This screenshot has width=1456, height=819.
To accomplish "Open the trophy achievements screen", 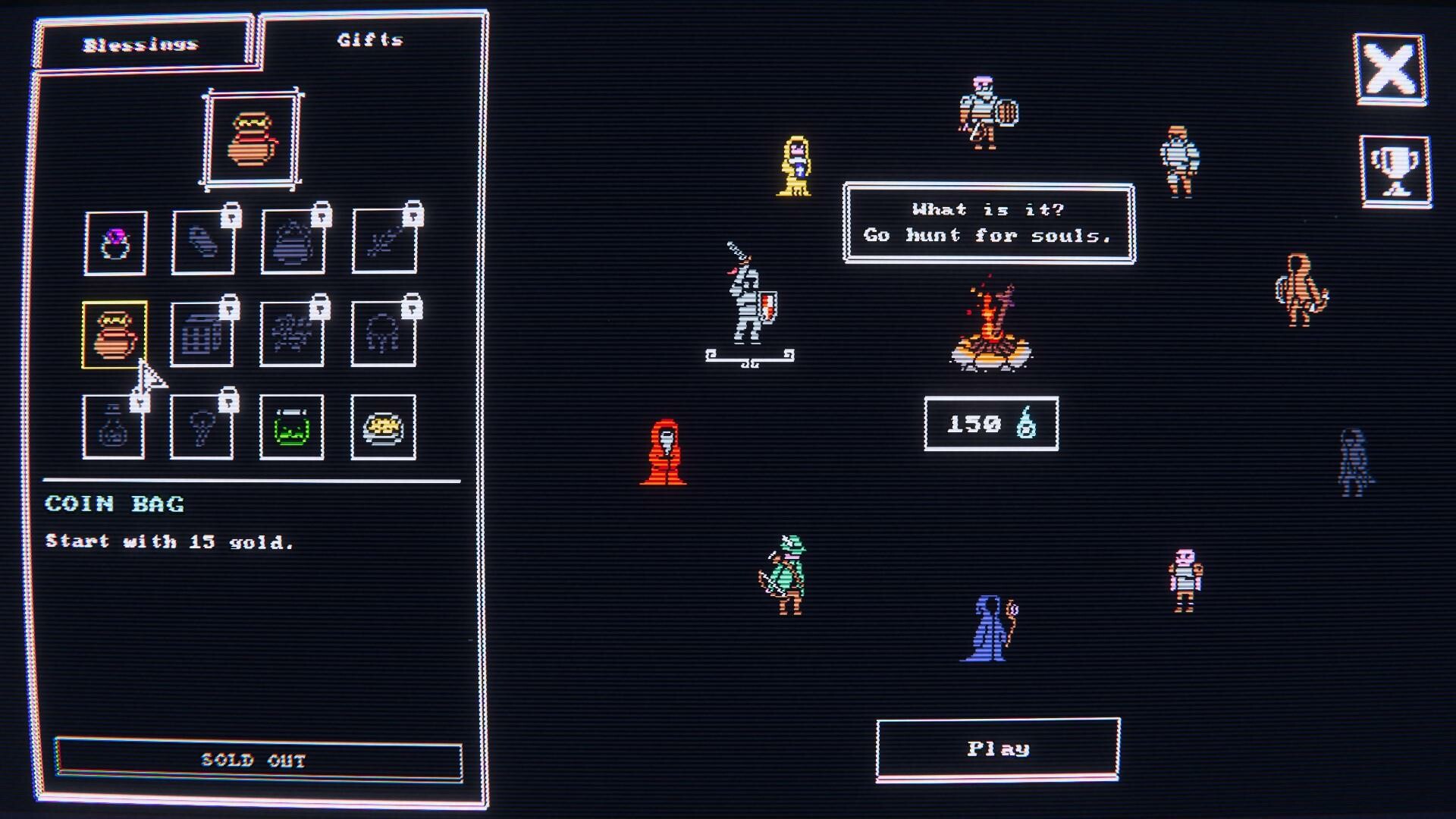I will pos(1394,168).
